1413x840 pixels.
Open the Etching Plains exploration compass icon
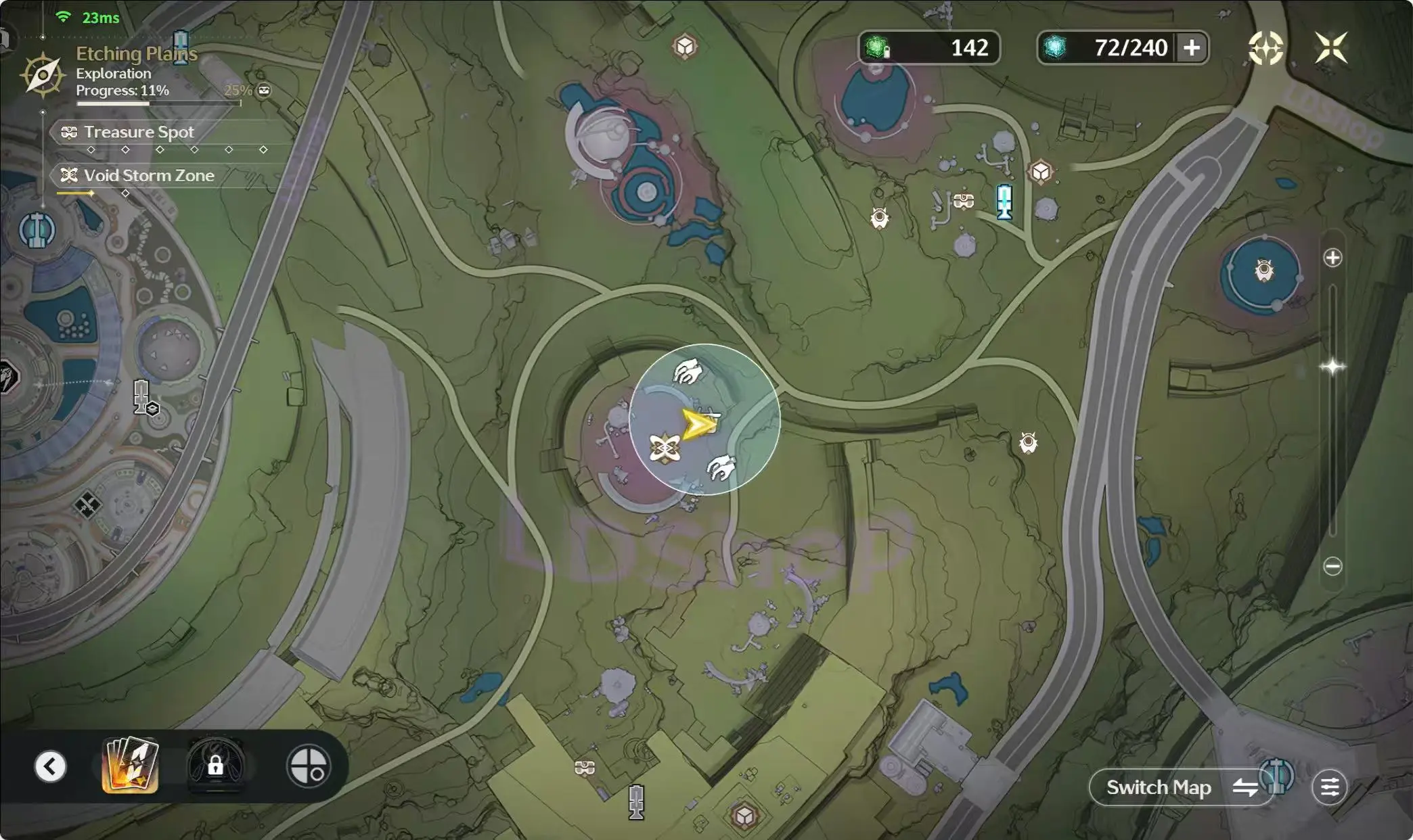(x=43, y=74)
